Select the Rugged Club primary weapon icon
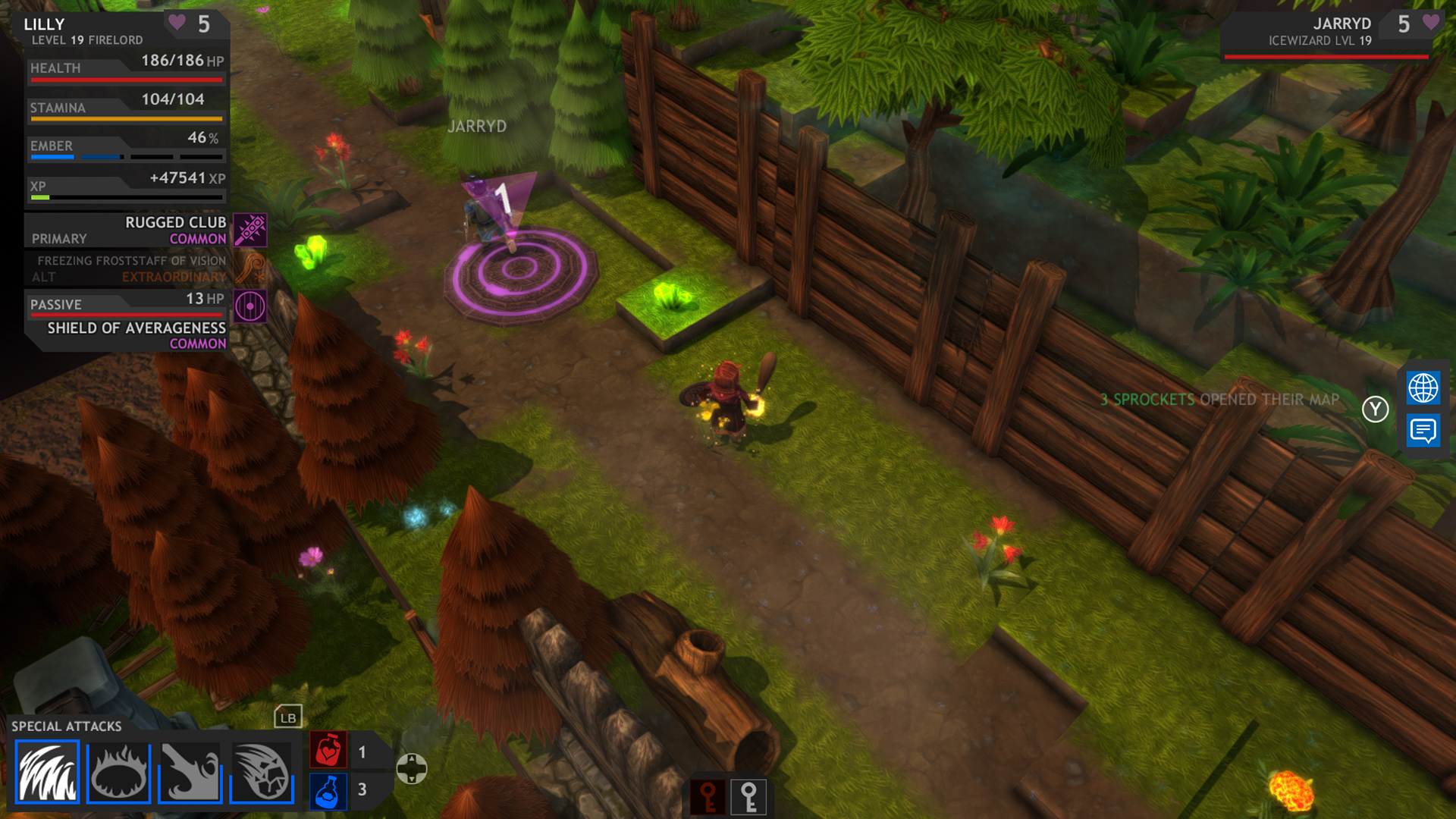 pyautogui.click(x=250, y=230)
